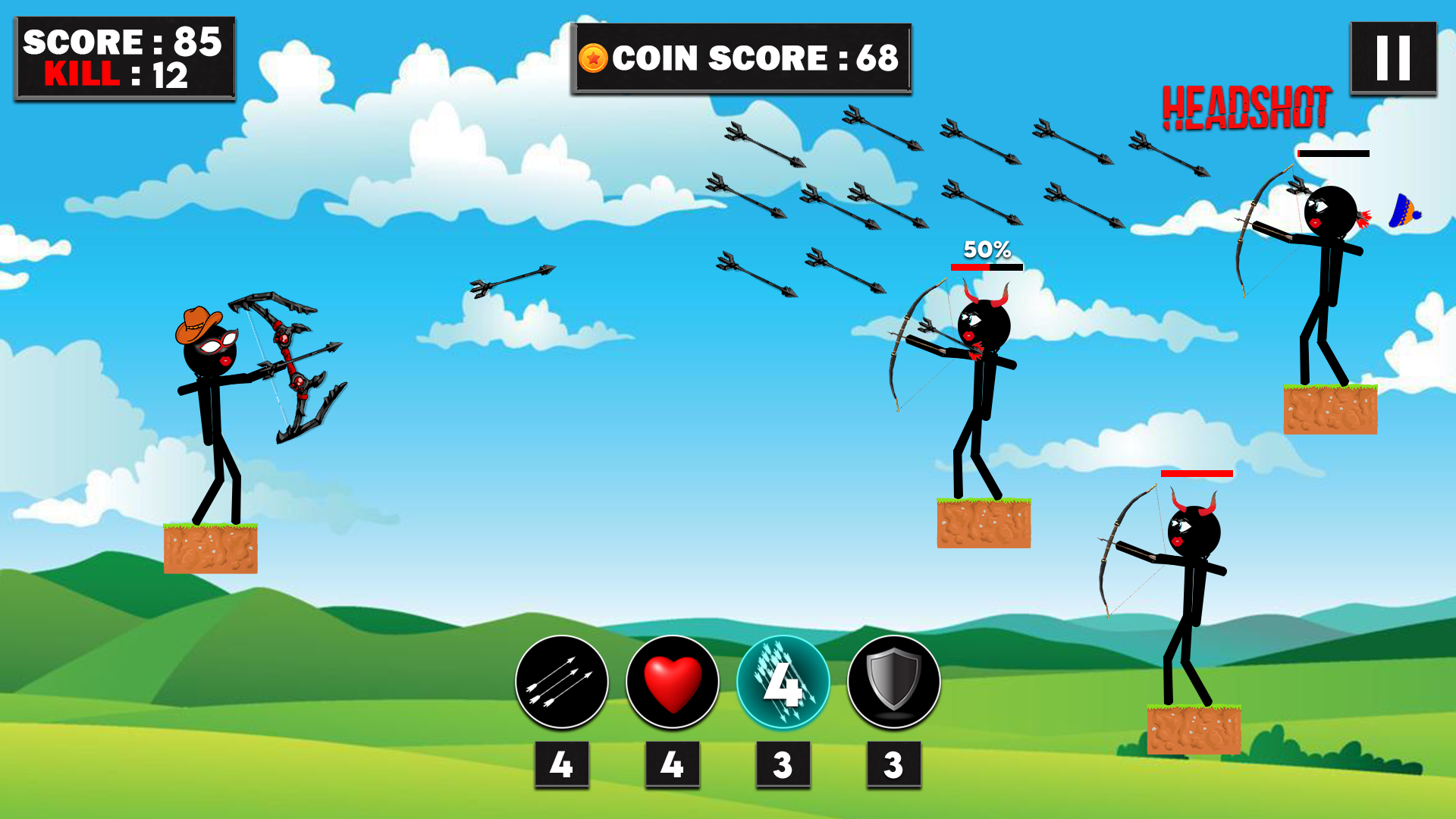Use the heart health refill power-up
Image resolution: width=1456 pixels, height=819 pixels.
point(672,682)
